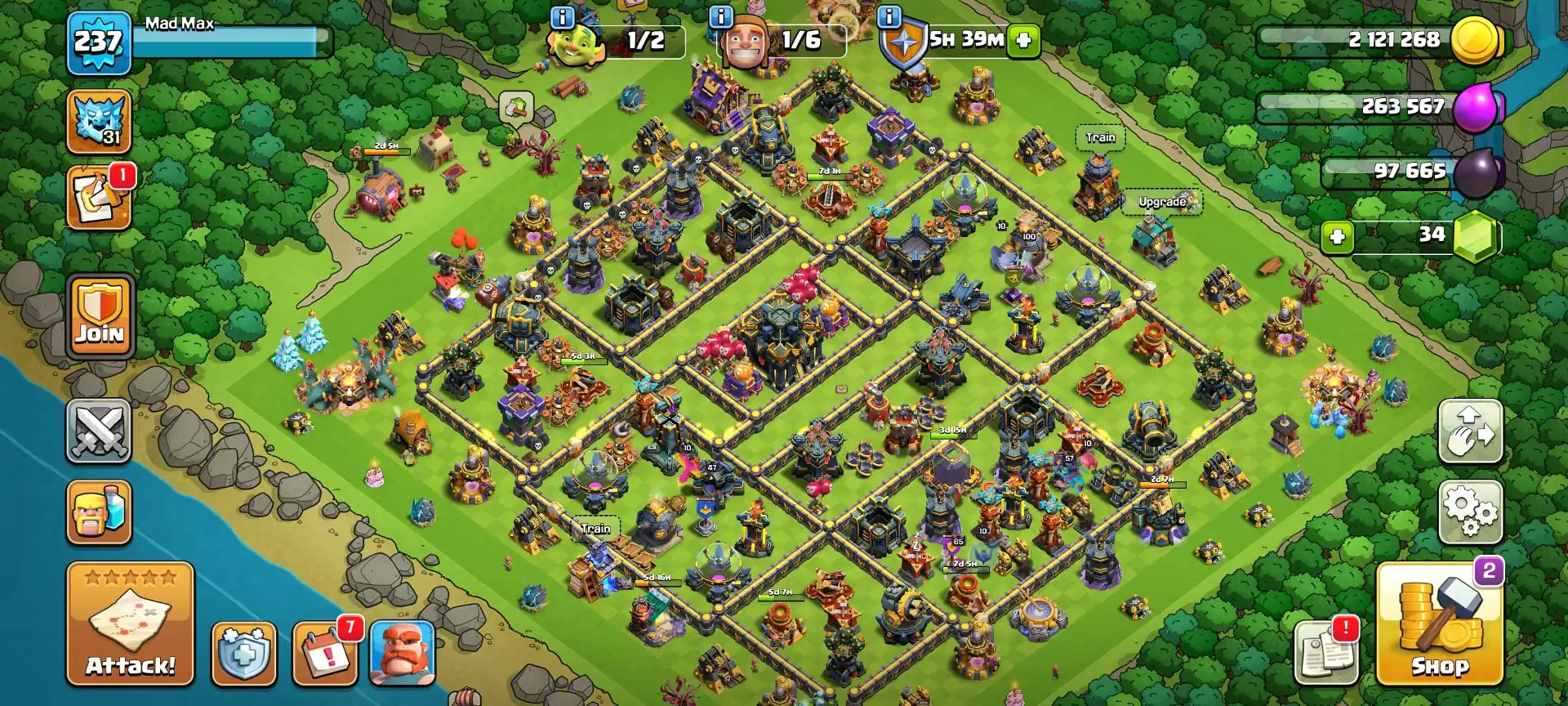Click the Upgrade label on the building
This screenshot has width=1568, height=706.
click(x=1161, y=200)
